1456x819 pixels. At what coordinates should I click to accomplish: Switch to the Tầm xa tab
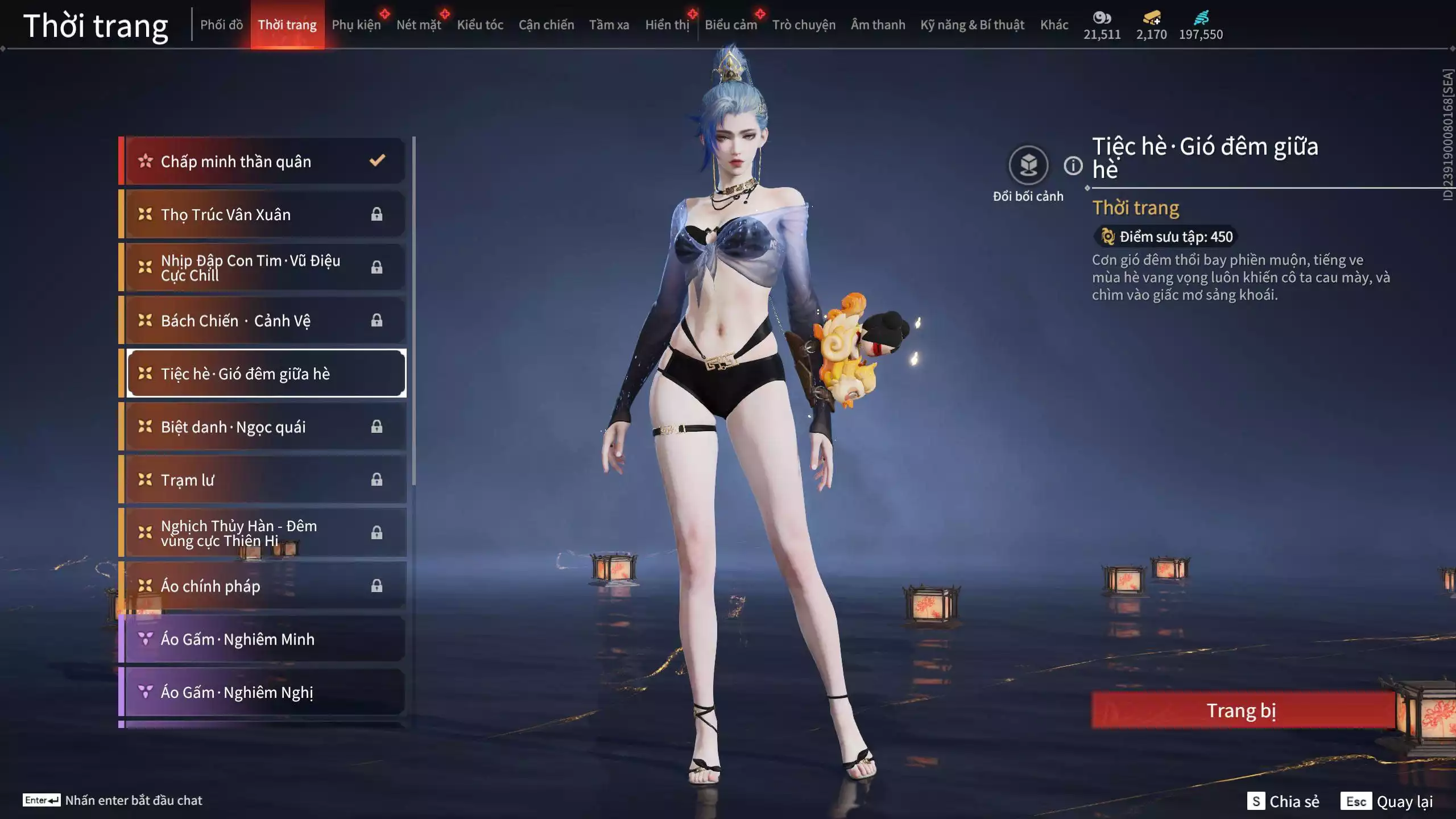pos(609,25)
